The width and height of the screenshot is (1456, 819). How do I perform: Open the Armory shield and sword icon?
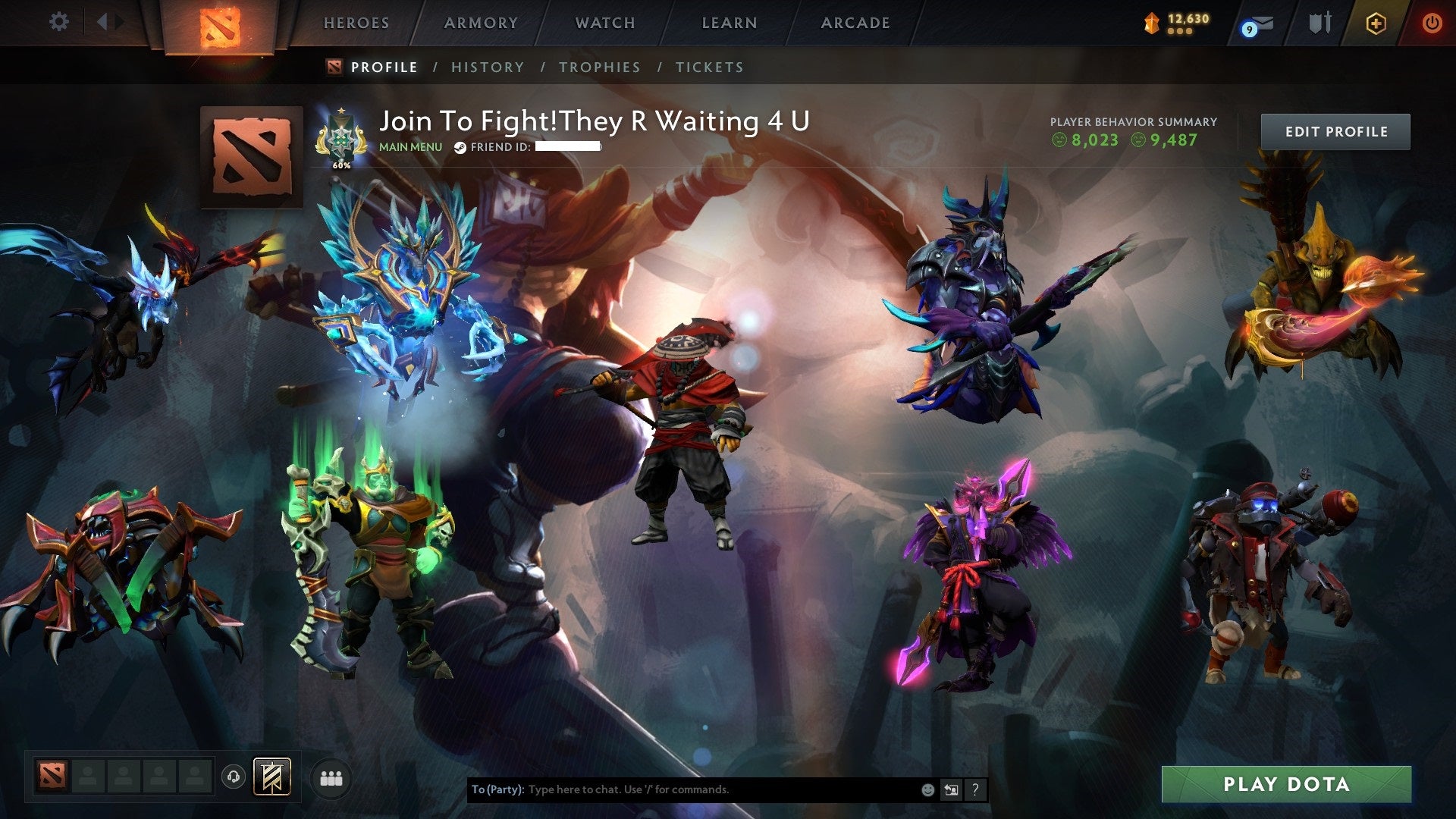[1319, 23]
